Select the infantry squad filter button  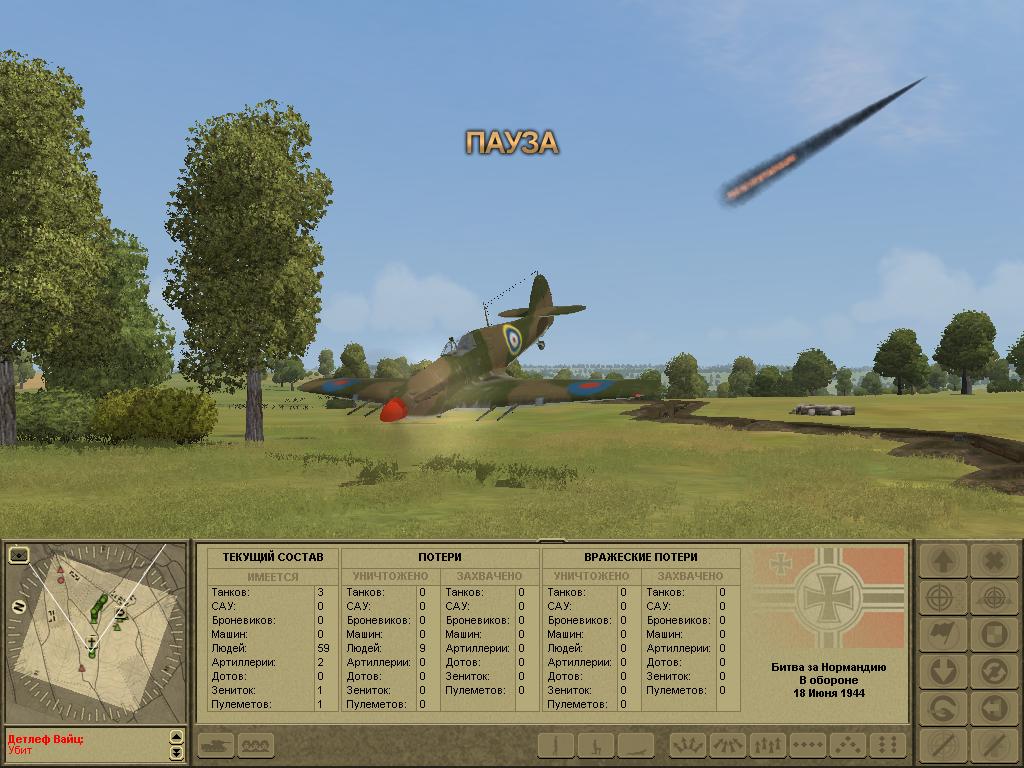[x=256, y=745]
